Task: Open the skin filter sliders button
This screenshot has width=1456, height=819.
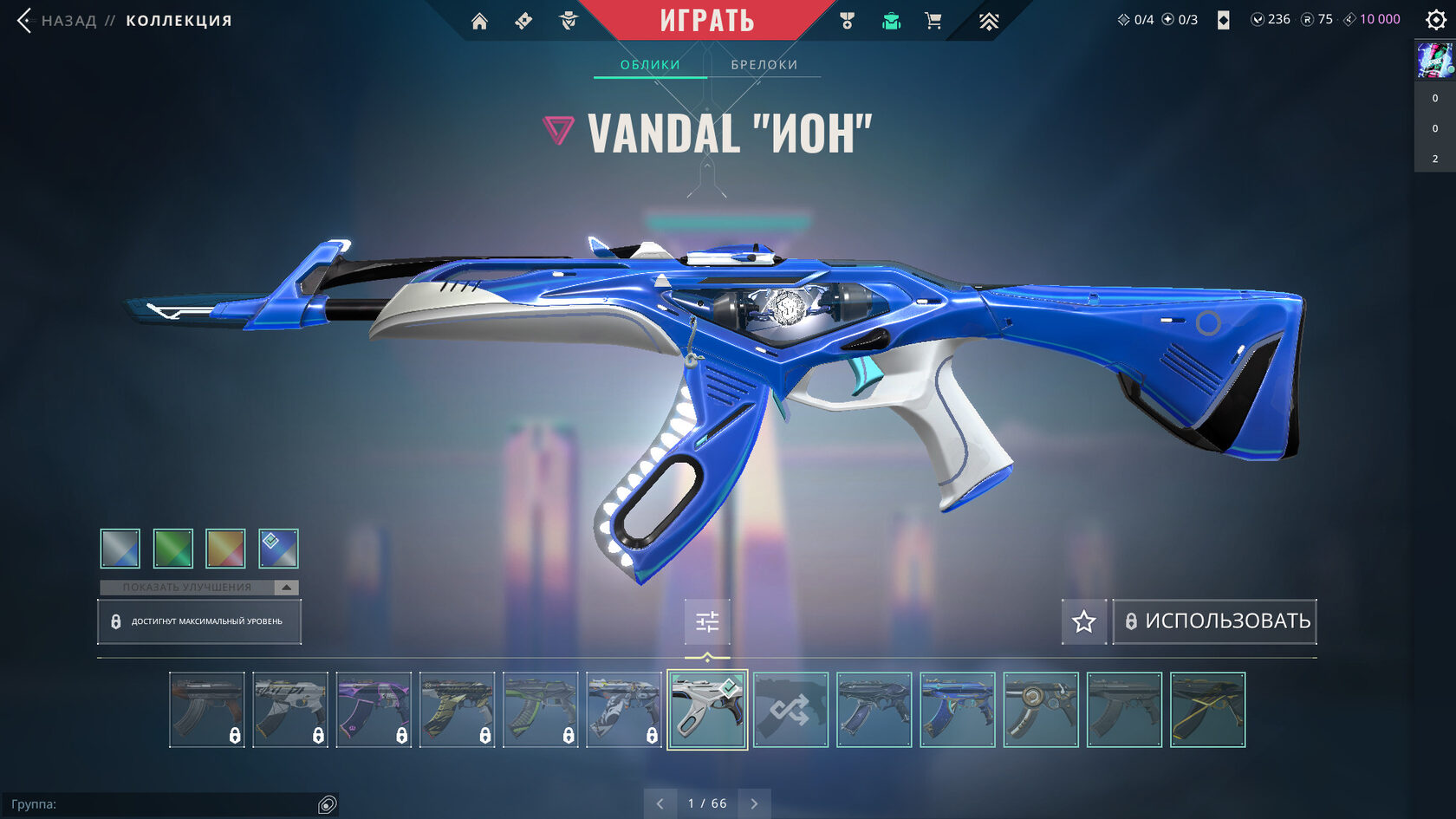Action: point(707,621)
